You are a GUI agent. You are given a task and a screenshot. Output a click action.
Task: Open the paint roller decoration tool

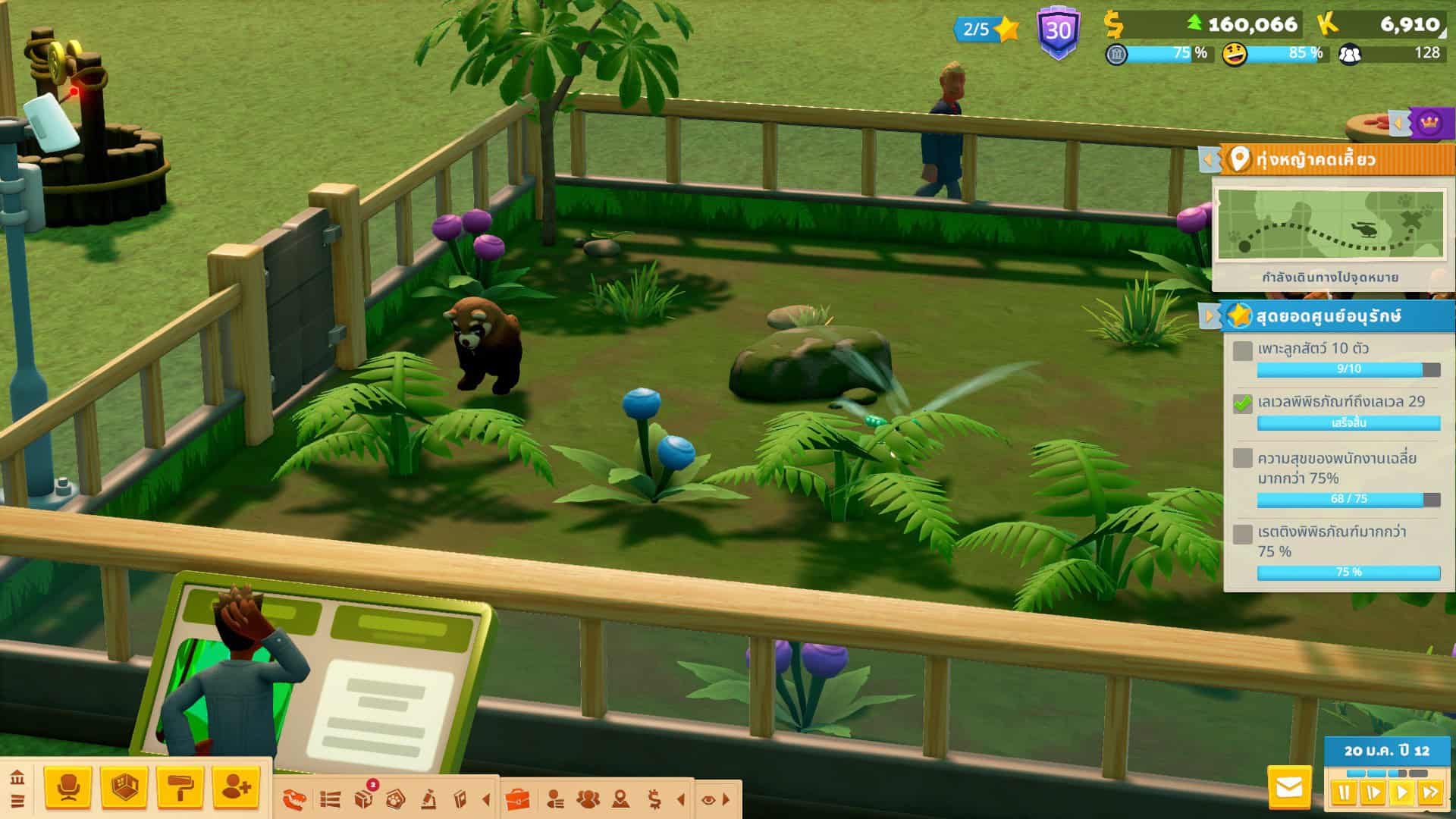pos(180,788)
